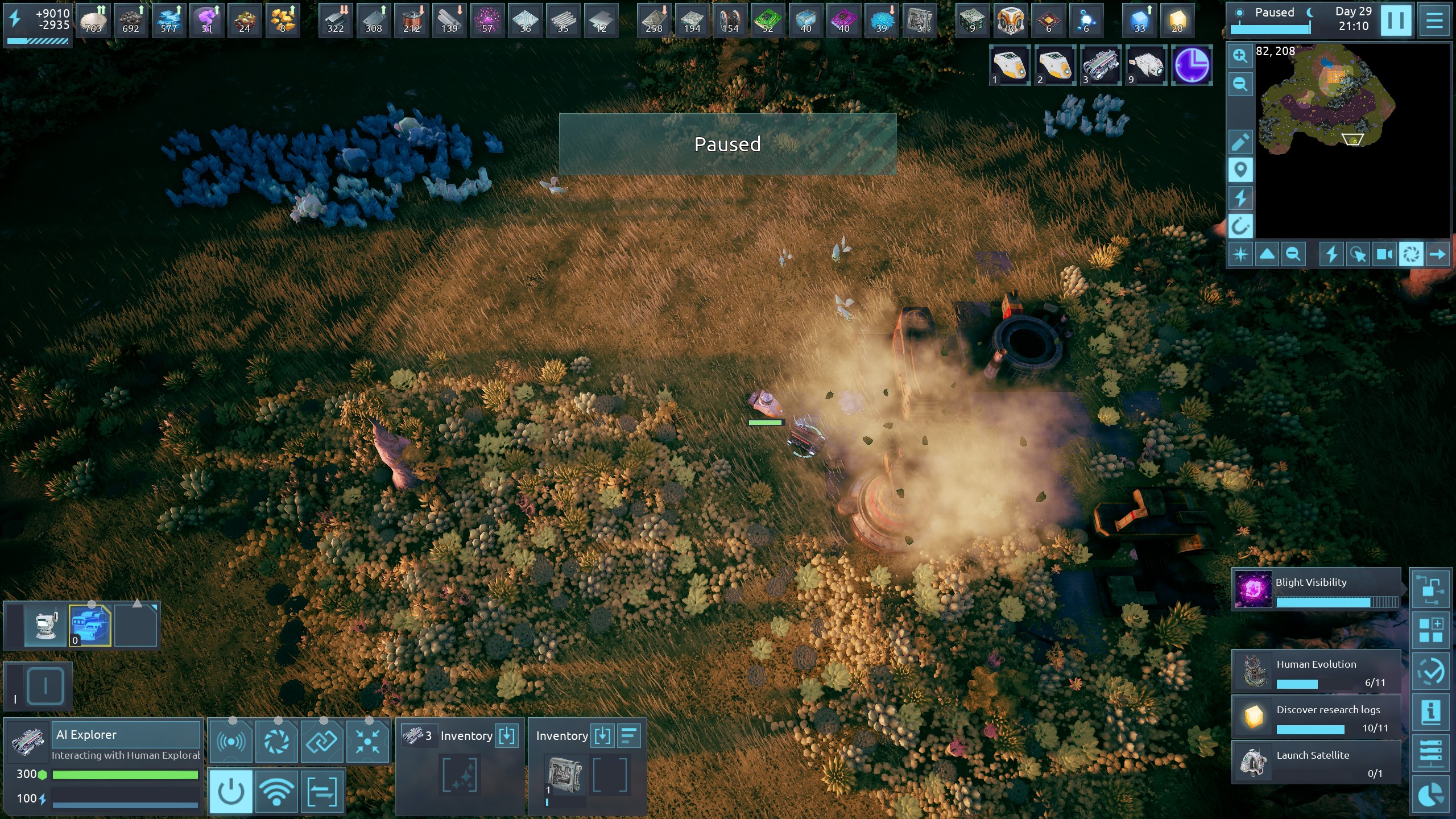
Task: Select the pencil draw tool beside minimap
Action: (x=1240, y=142)
